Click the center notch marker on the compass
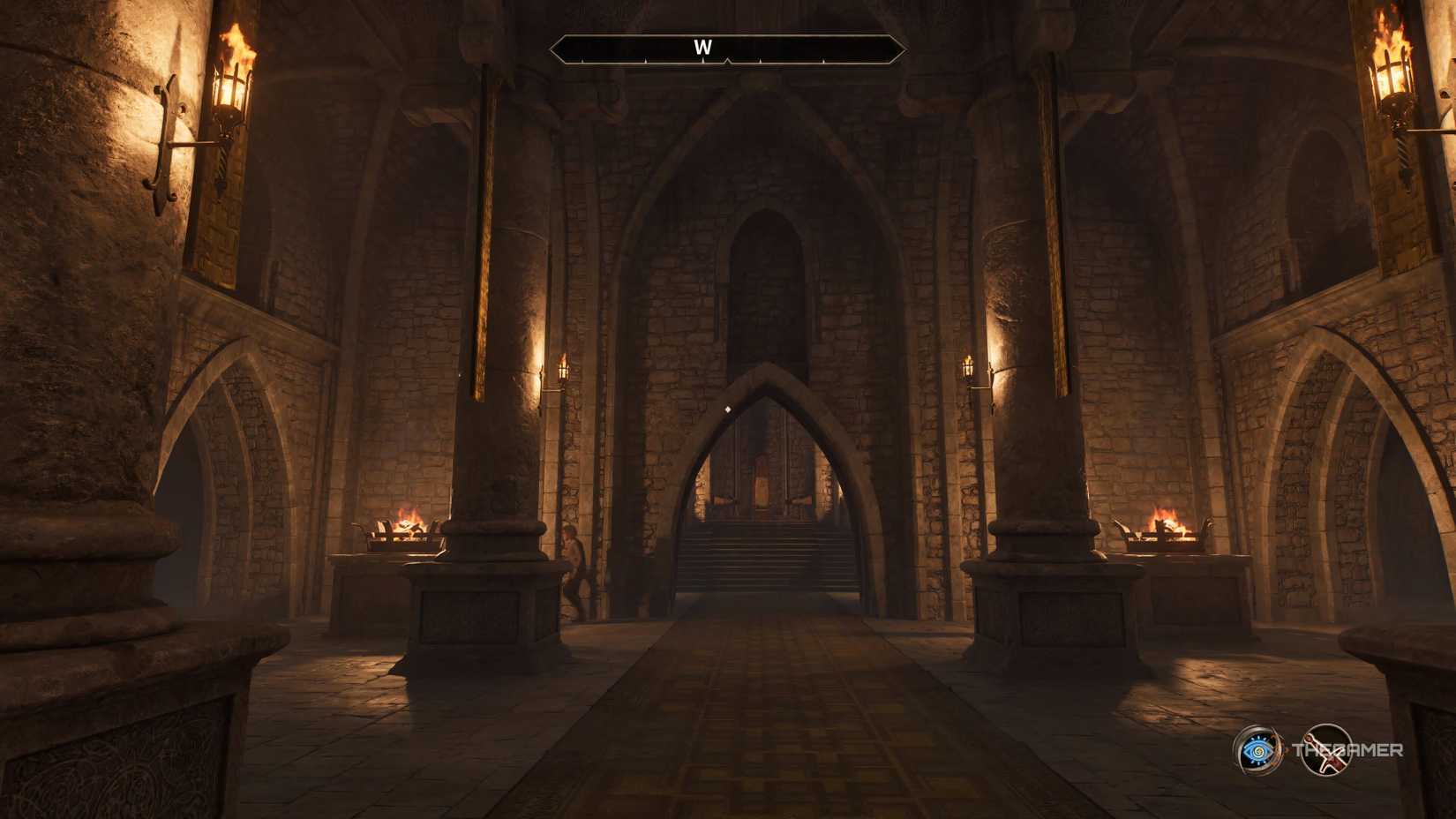 [x=726, y=61]
